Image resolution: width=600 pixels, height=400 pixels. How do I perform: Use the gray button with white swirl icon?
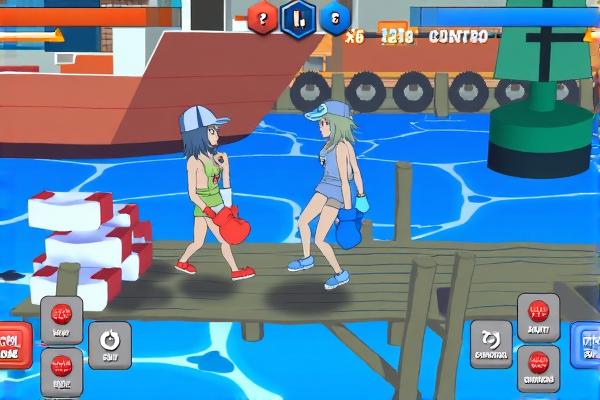(491, 343)
